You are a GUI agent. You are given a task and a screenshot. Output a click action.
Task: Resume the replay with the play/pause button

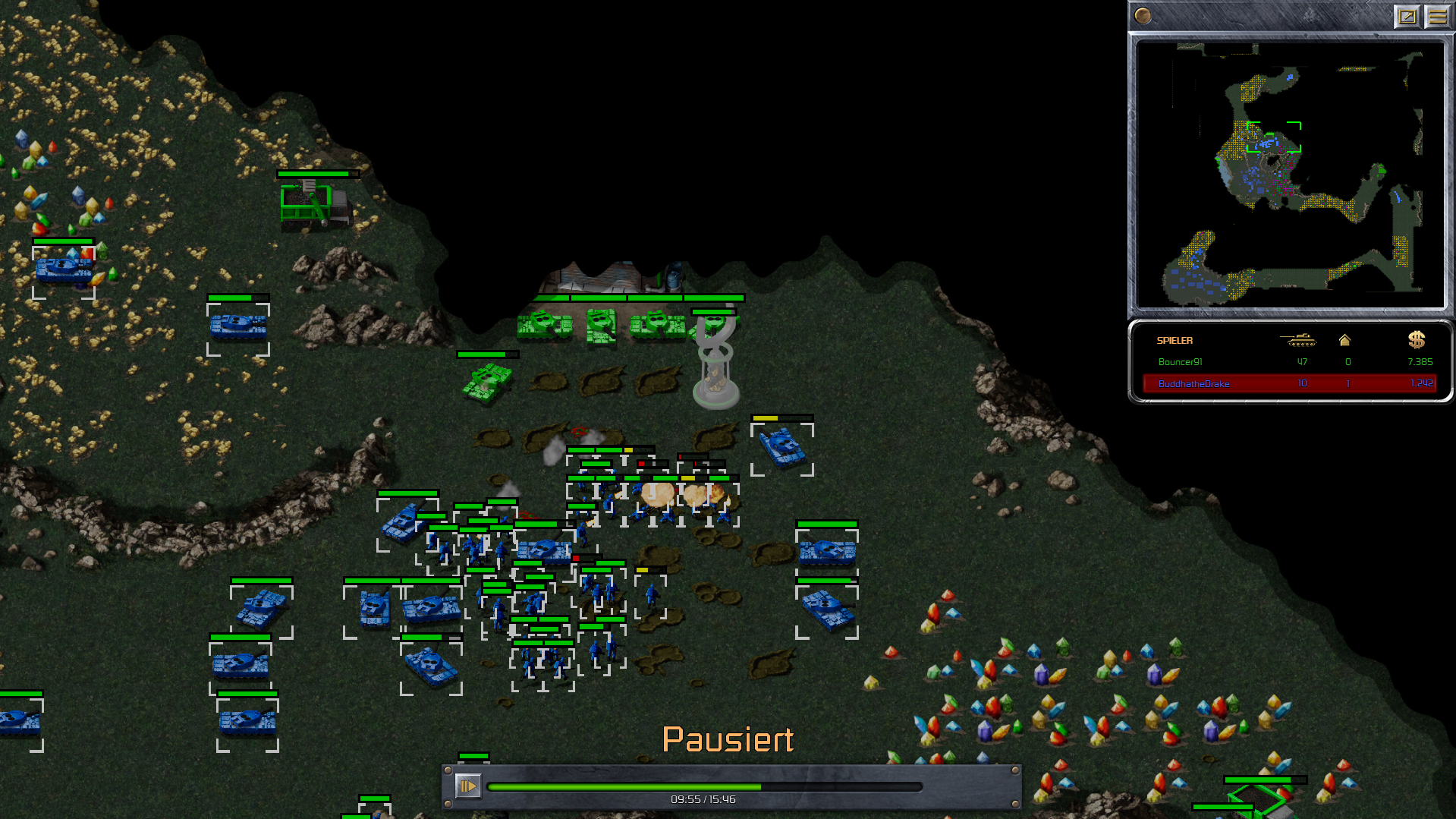click(467, 786)
